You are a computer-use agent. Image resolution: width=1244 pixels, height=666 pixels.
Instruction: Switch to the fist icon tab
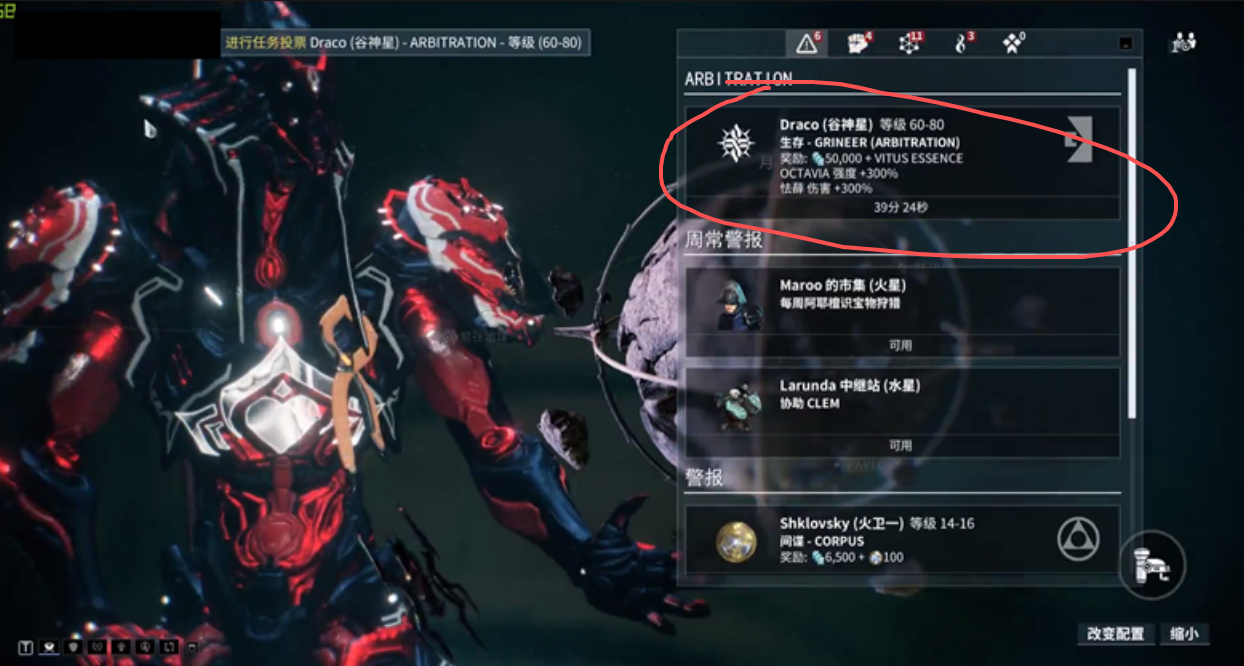click(x=858, y=43)
